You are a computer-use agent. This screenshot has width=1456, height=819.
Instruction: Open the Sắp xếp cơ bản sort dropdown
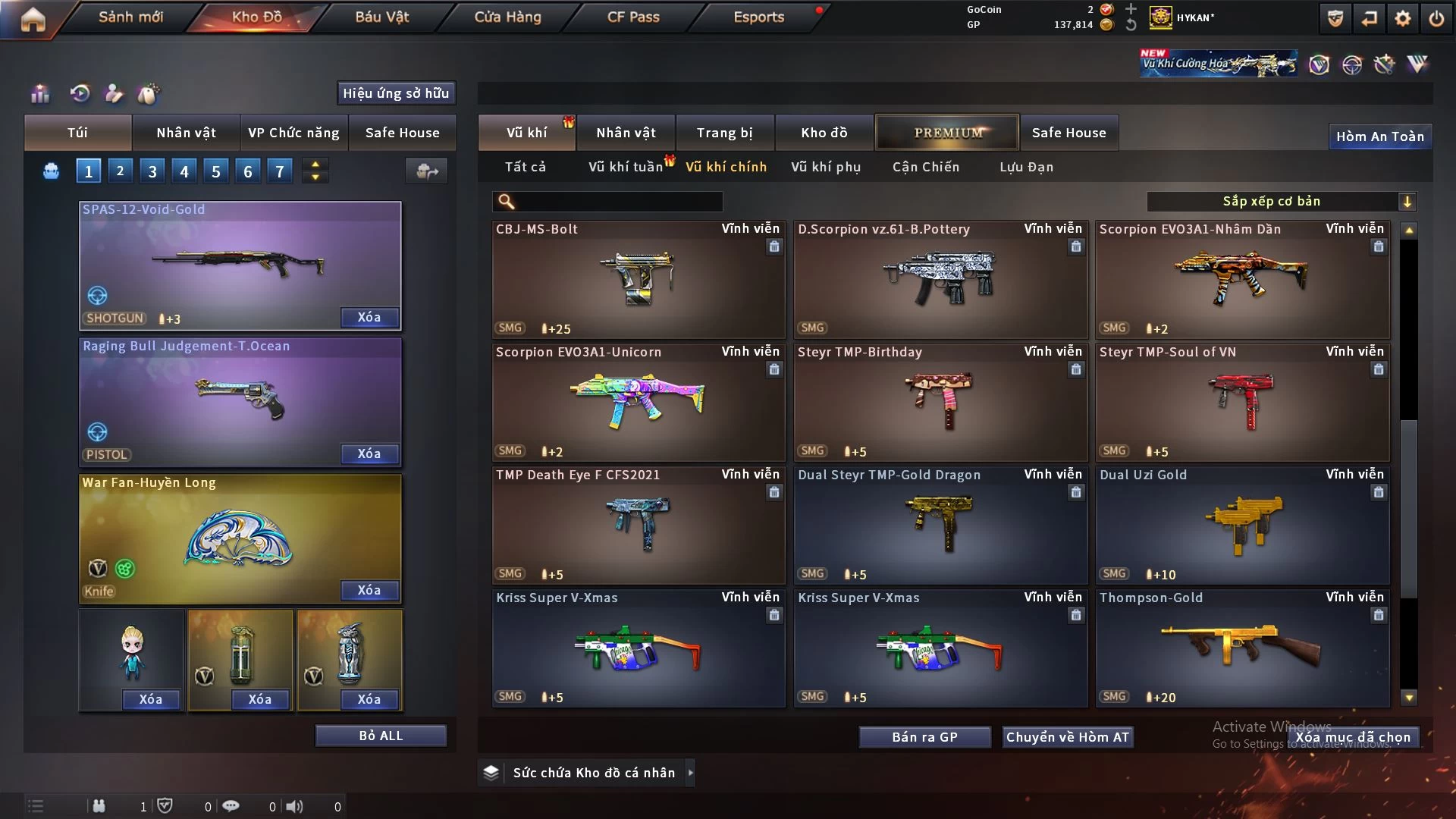(x=1281, y=202)
